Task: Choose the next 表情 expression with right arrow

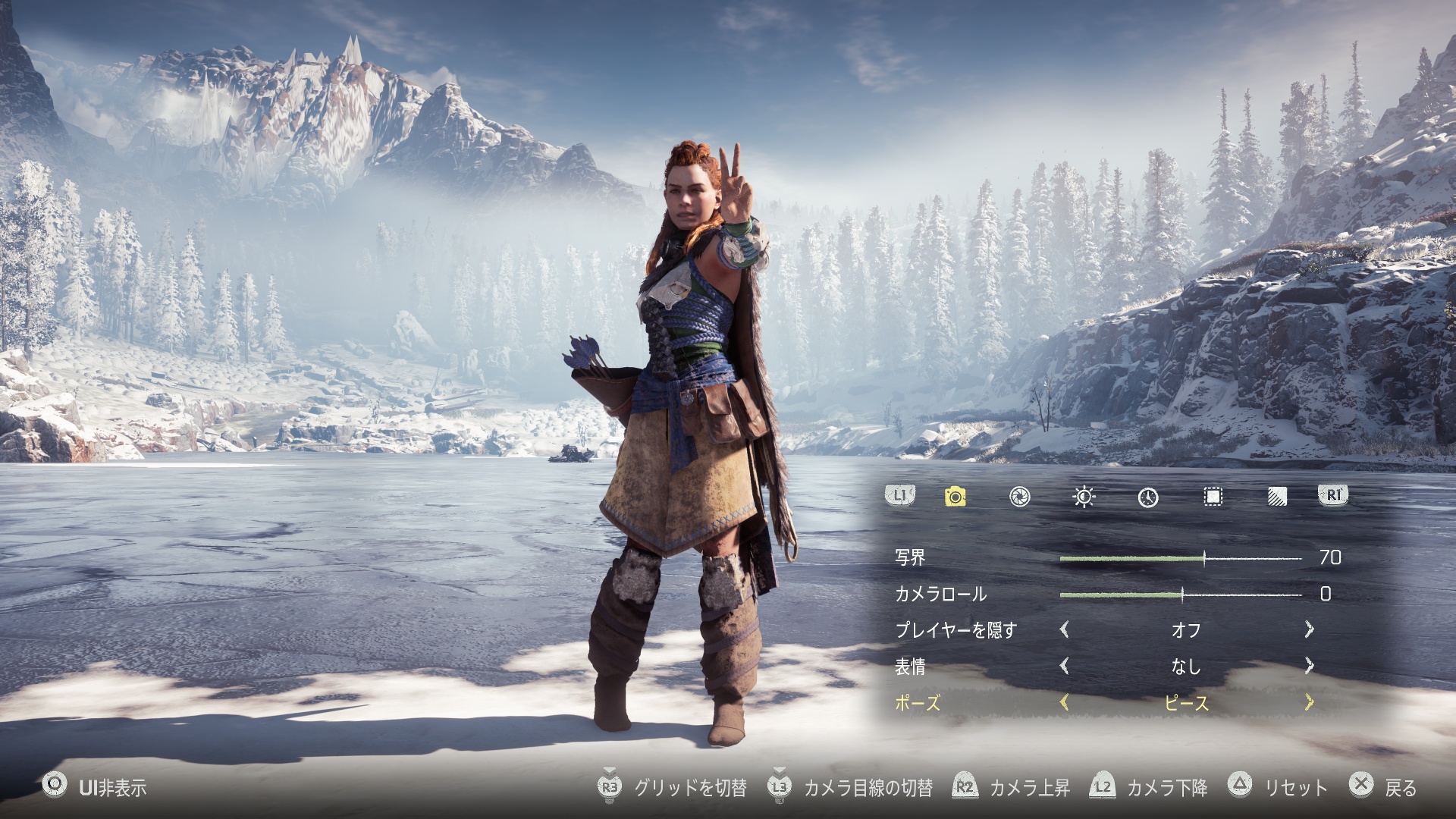Action: click(1309, 666)
